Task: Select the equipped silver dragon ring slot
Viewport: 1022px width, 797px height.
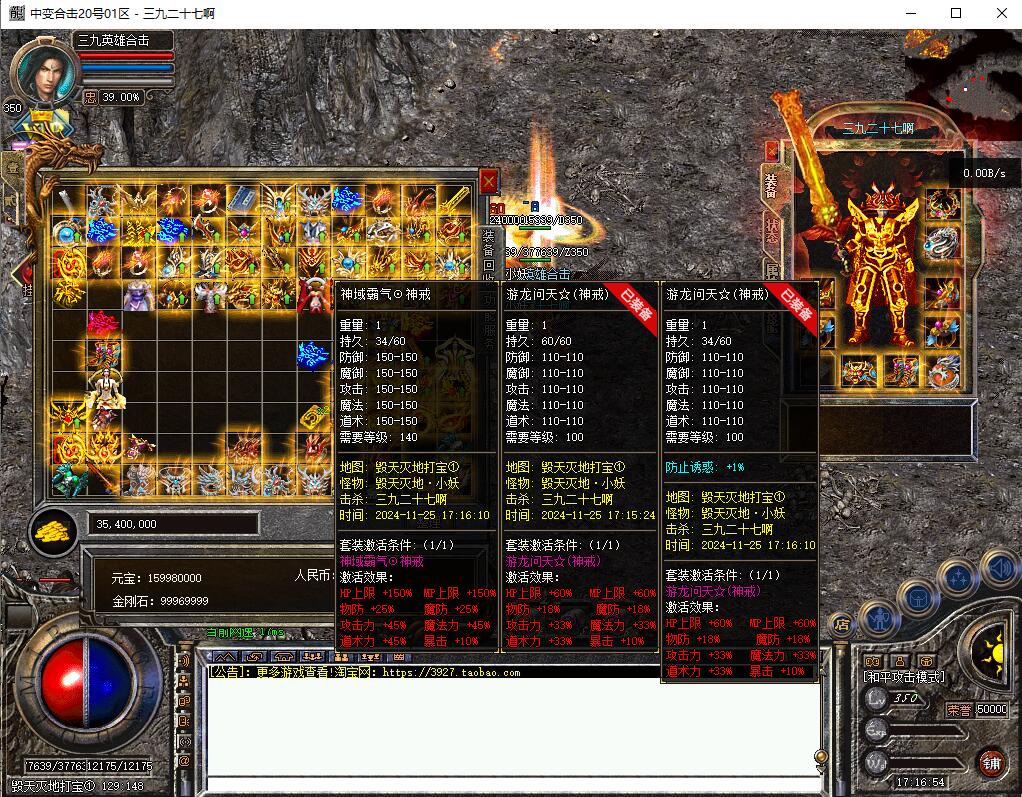Action: pos(941,241)
